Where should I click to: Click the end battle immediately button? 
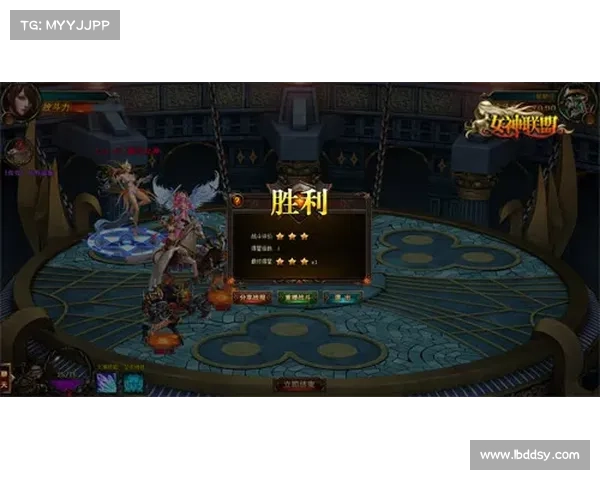(x=300, y=384)
